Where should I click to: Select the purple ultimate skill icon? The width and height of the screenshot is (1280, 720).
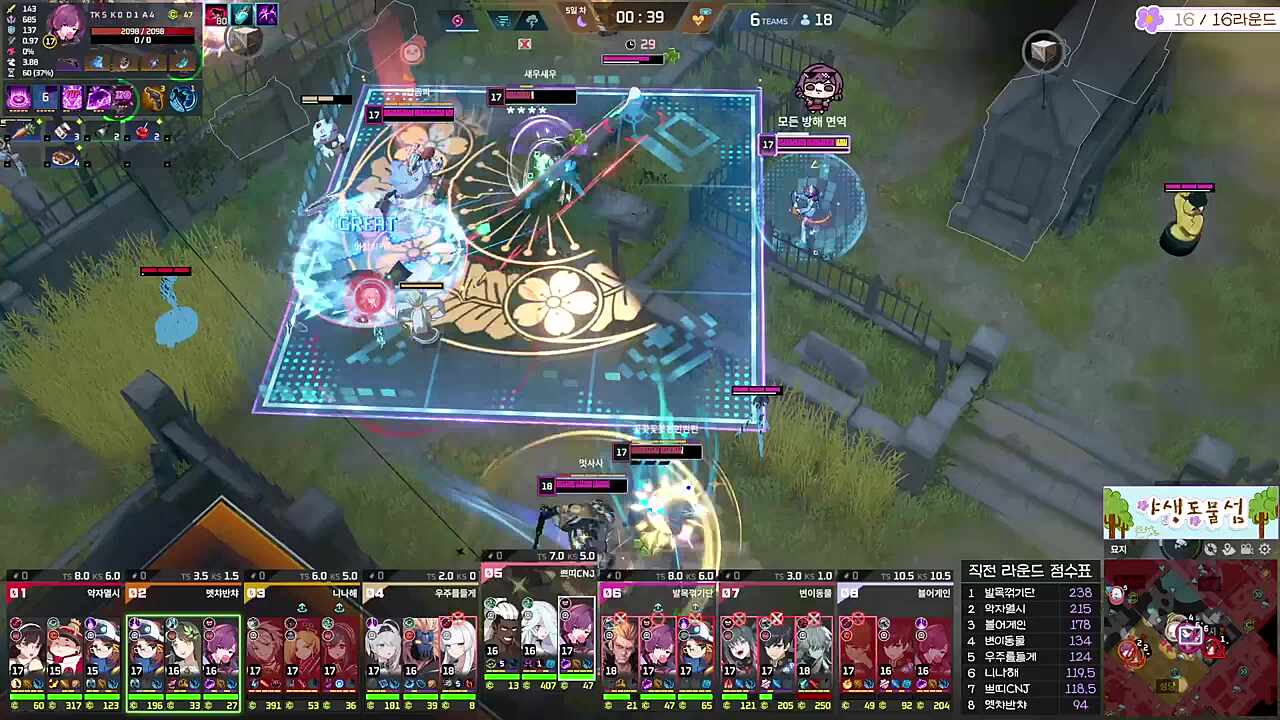122,98
